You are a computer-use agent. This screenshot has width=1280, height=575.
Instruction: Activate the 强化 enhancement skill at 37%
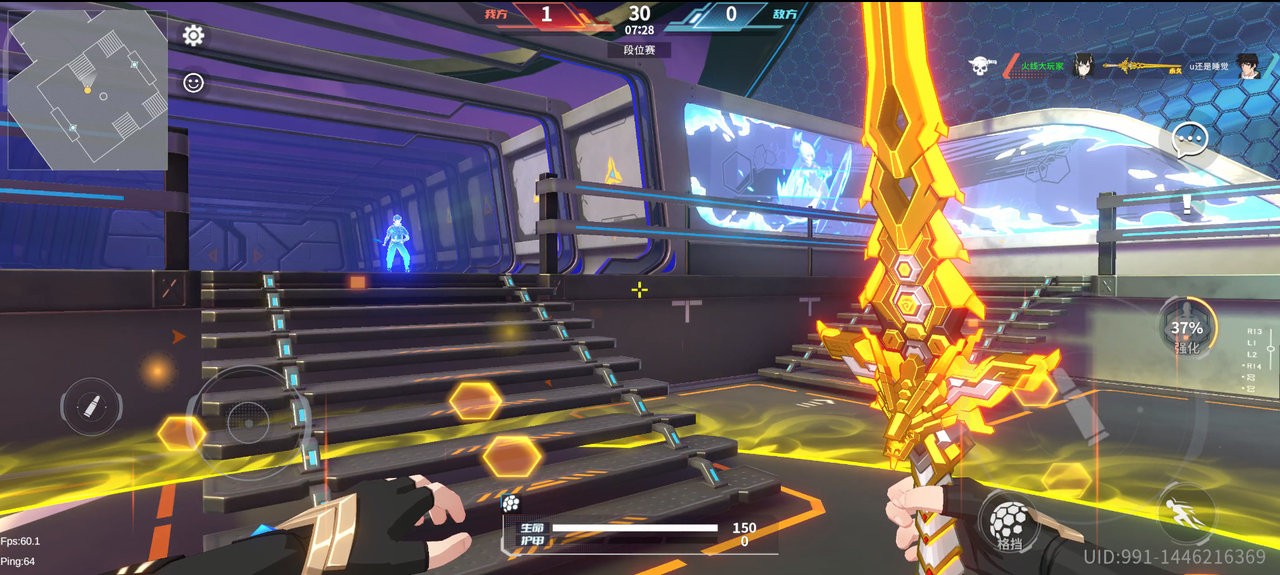pos(1187,330)
